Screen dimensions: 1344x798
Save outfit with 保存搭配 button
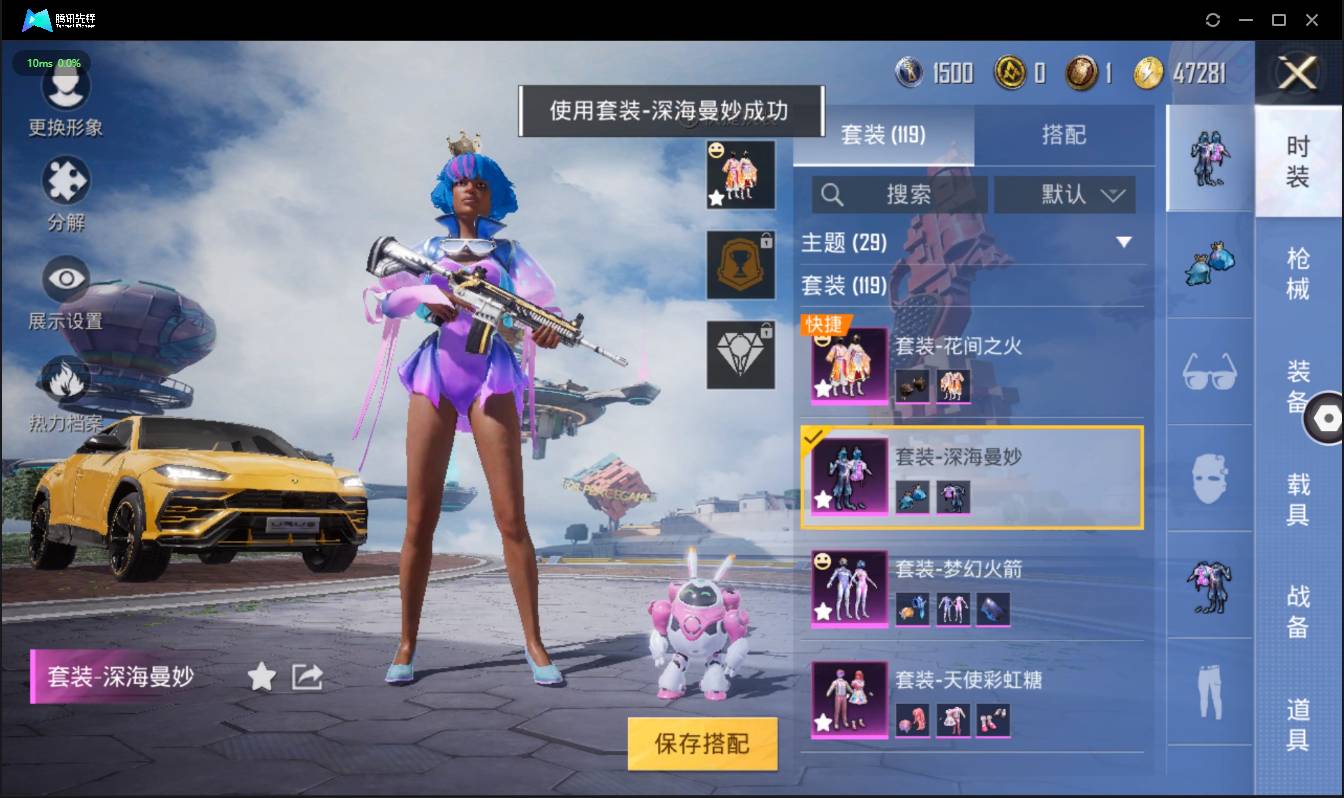(x=702, y=743)
